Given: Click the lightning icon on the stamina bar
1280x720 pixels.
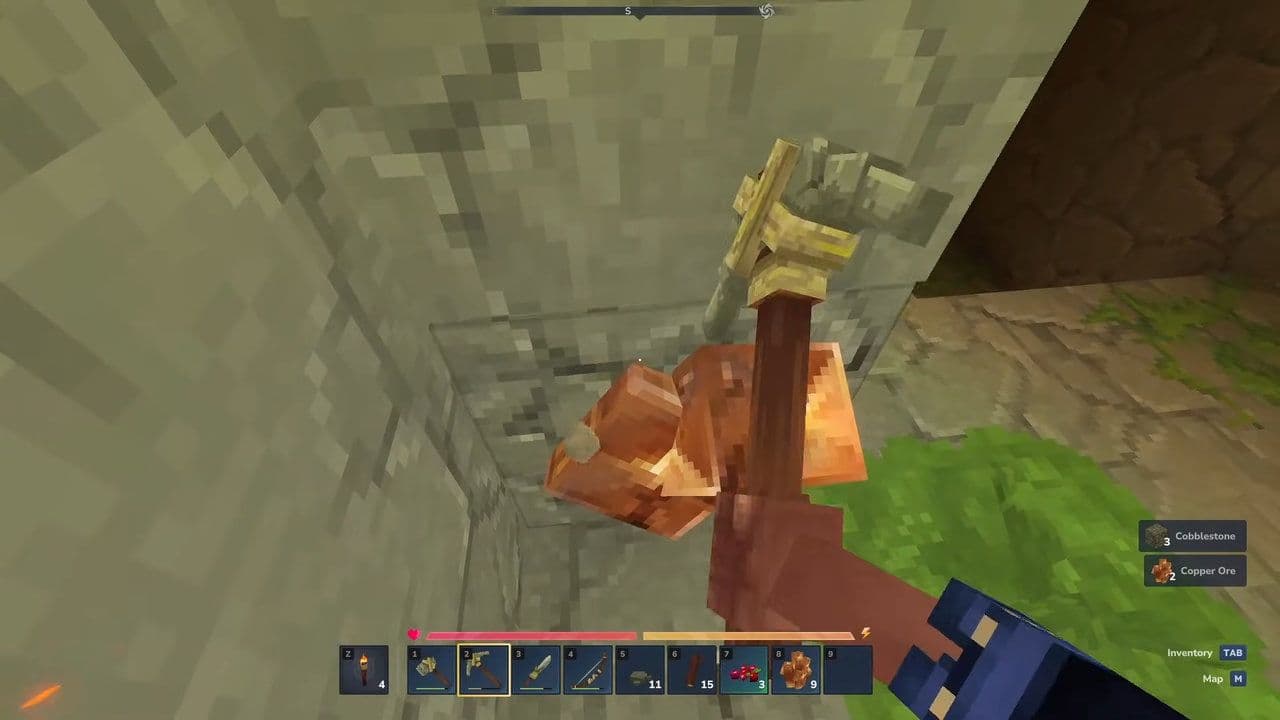Looking at the screenshot, I should (x=866, y=635).
